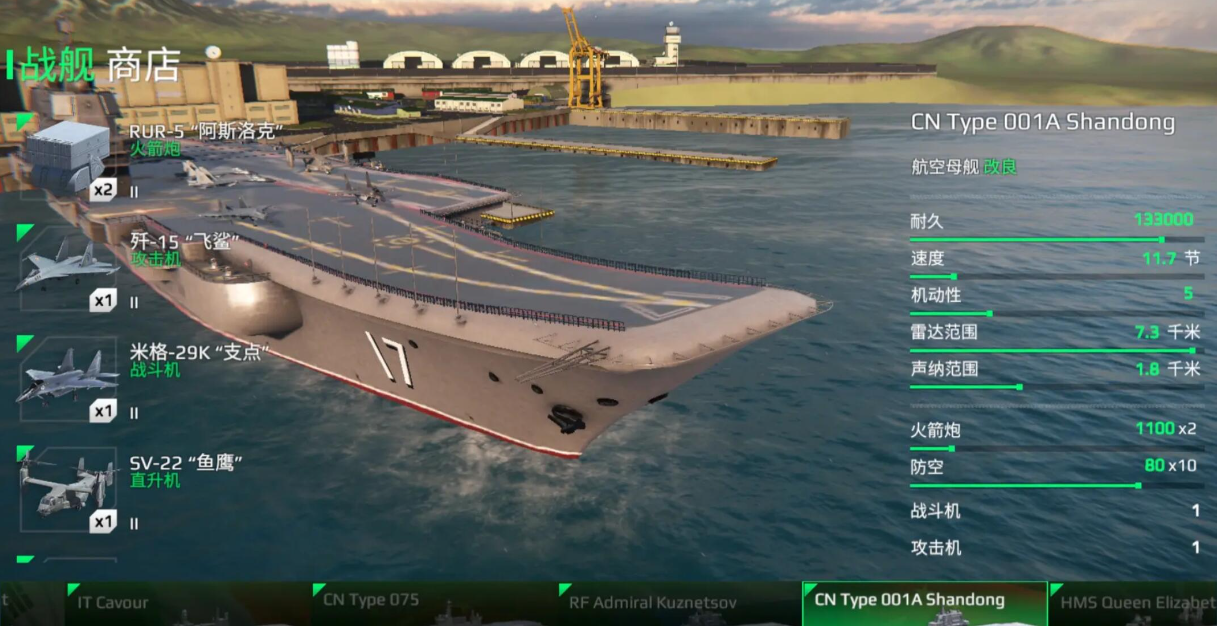Open the SV-22 鱼鹰 helicopter slot
Screen dimensions: 1217x626
(67, 490)
